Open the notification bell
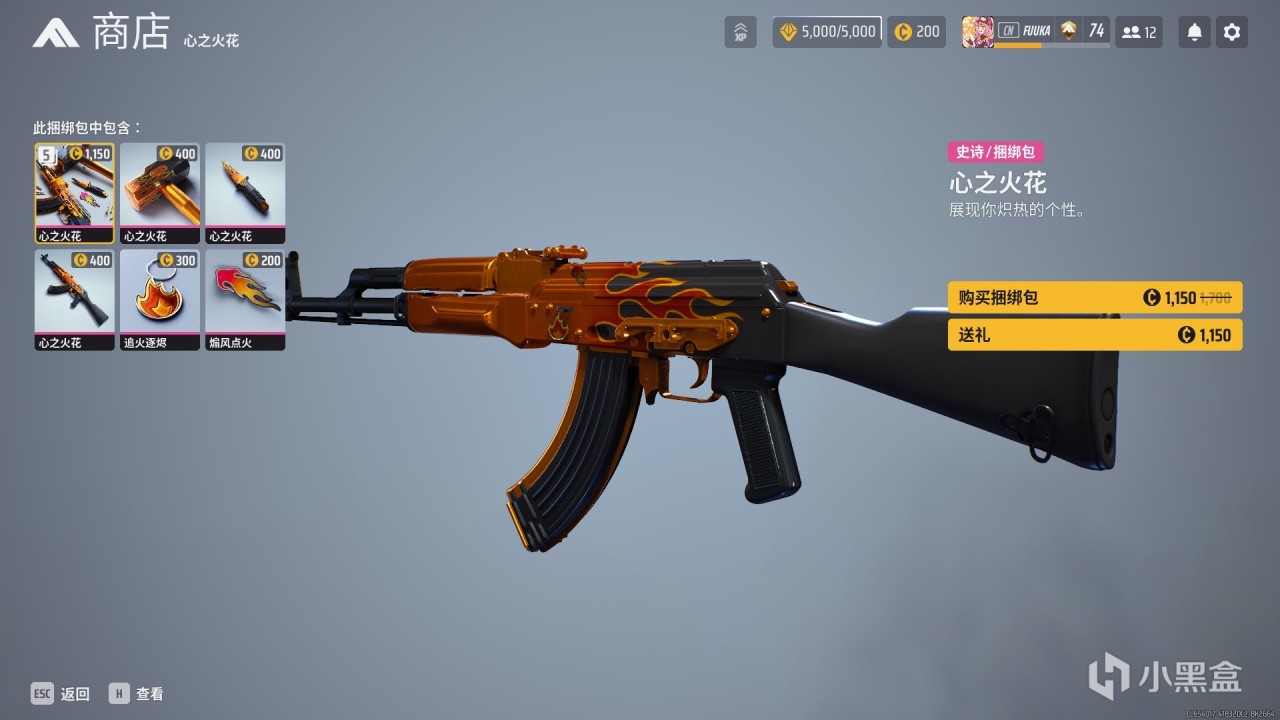 coord(1193,31)
